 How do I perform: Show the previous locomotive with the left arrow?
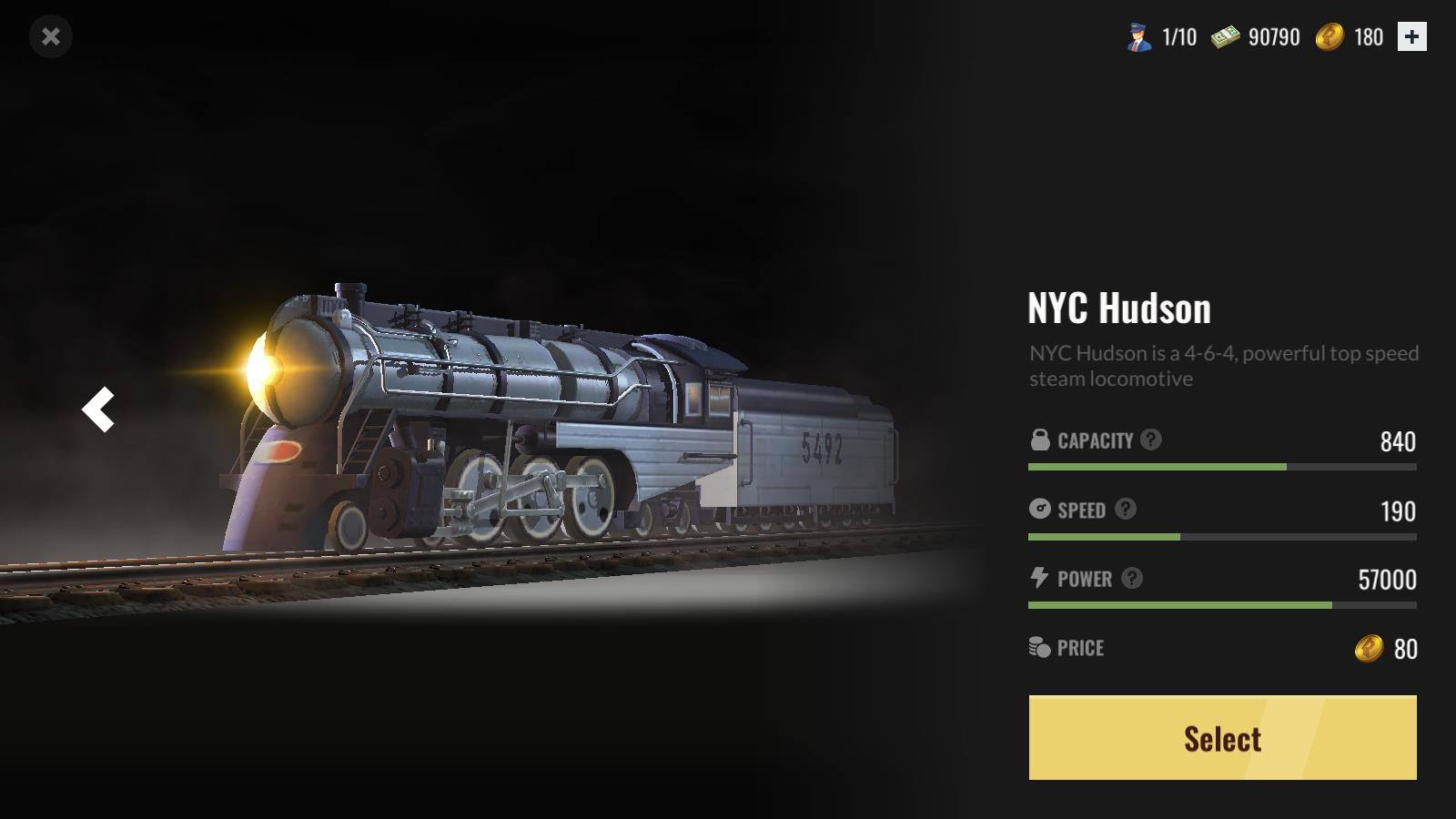coord(98,409)
